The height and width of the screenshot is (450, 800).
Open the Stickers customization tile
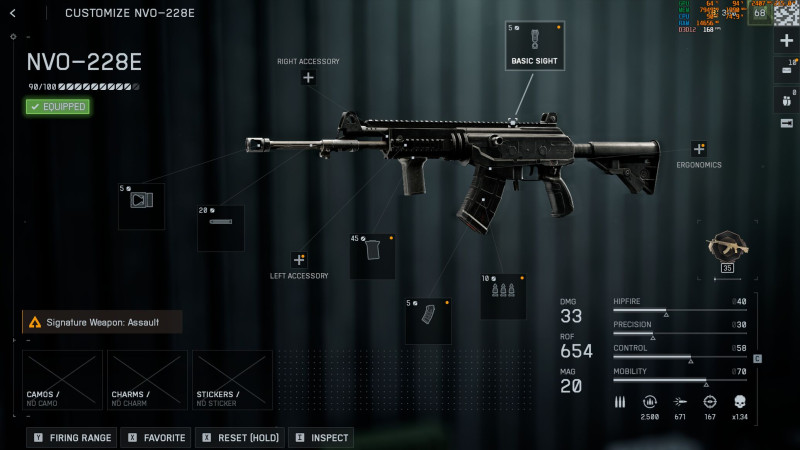(x=232, y=379)
